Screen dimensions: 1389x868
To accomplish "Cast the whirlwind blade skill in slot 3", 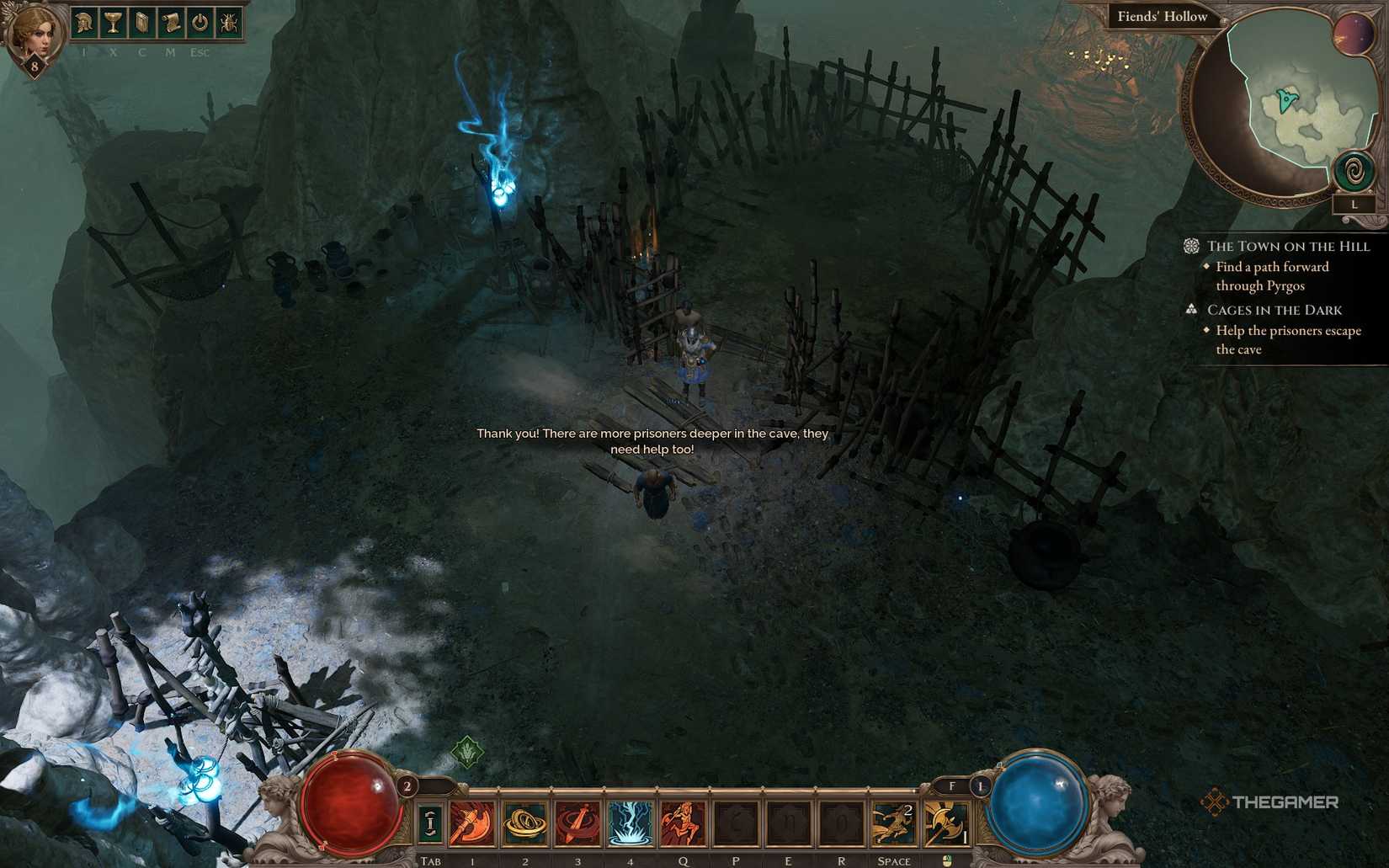I will click(576, 821).
